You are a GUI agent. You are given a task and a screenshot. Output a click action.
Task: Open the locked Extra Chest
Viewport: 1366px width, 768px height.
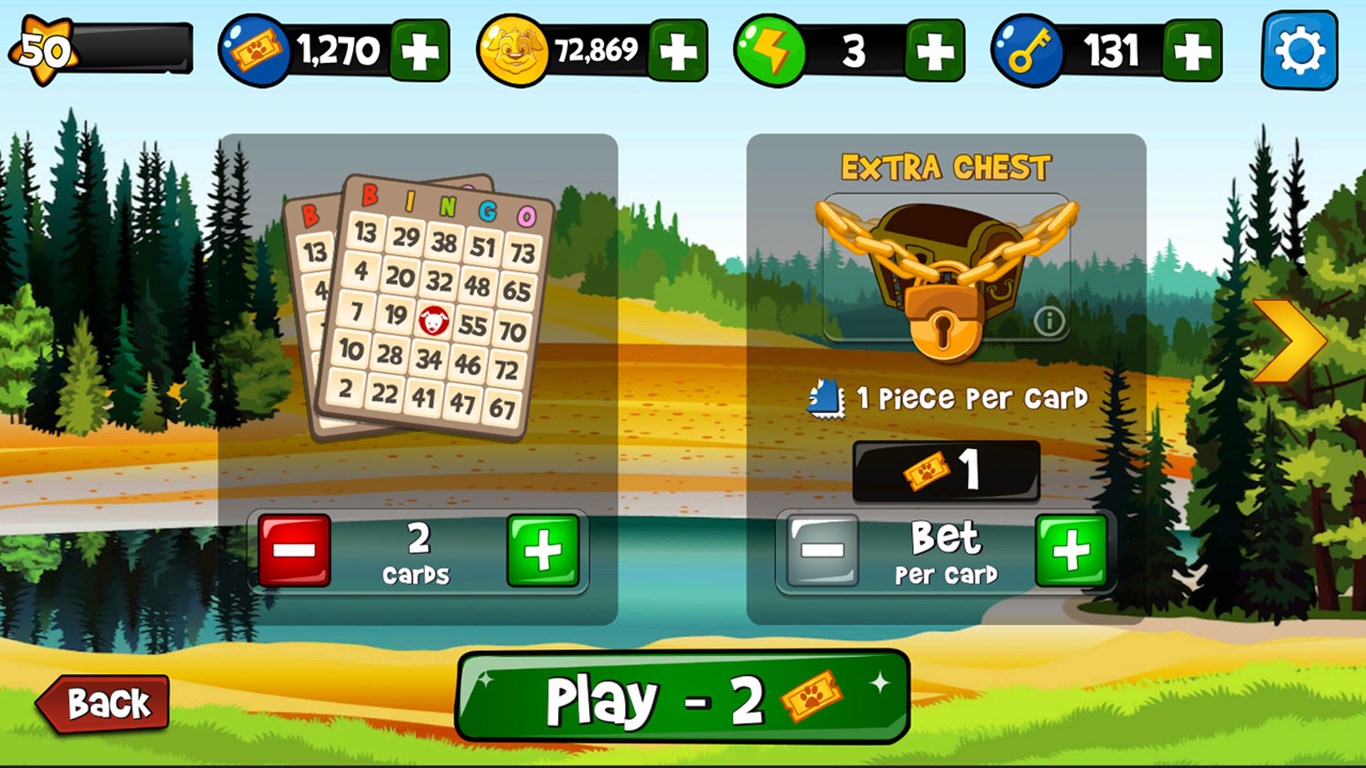pos(941,270)
